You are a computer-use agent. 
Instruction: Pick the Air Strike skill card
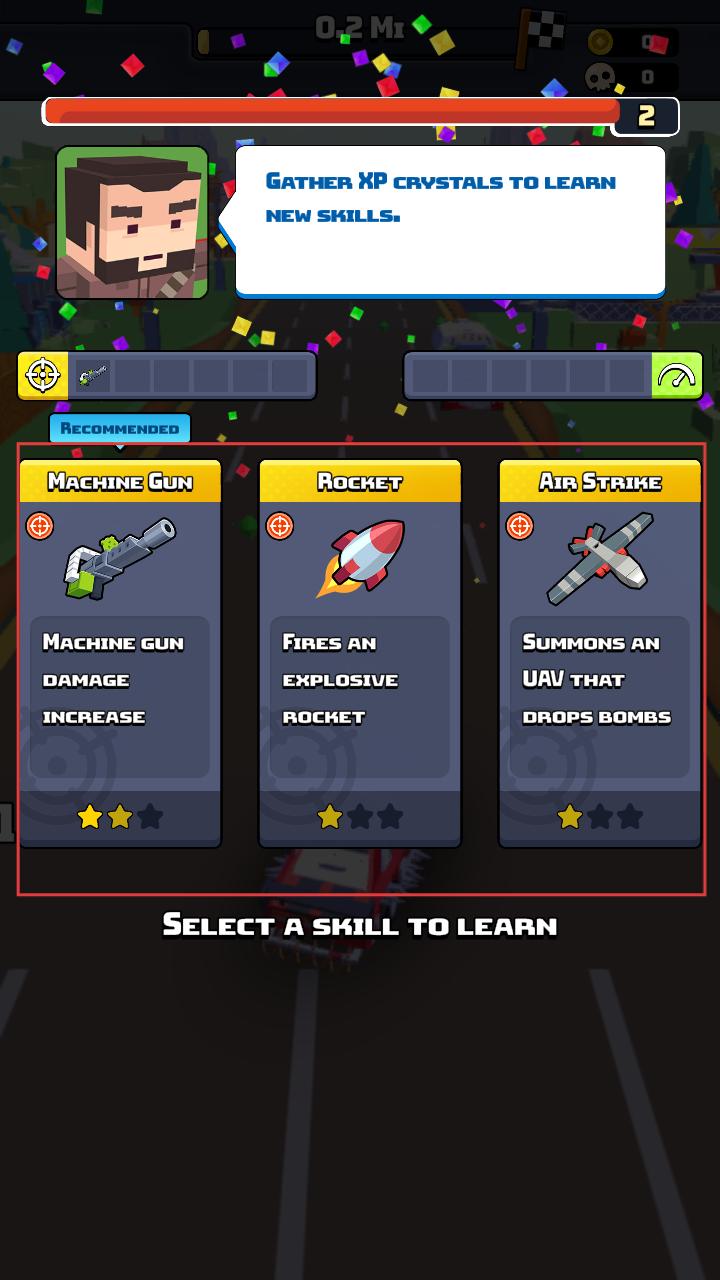click(600, 653)
